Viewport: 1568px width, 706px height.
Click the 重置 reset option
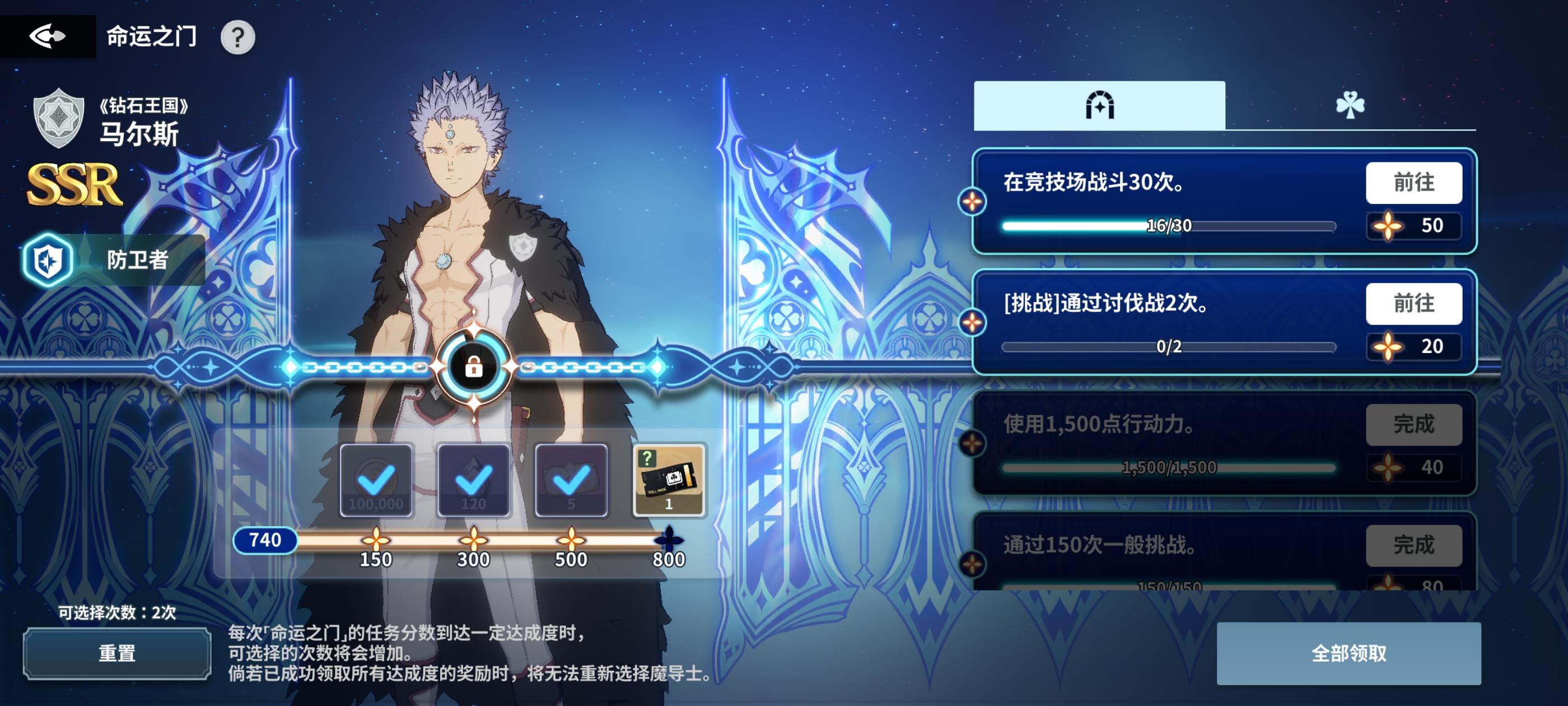coord(116,653)
